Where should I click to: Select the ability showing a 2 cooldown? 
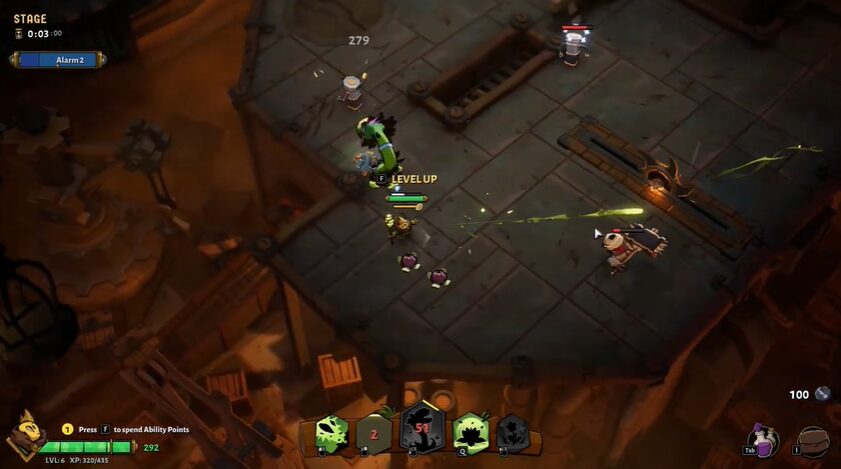[x=374, y=434]
